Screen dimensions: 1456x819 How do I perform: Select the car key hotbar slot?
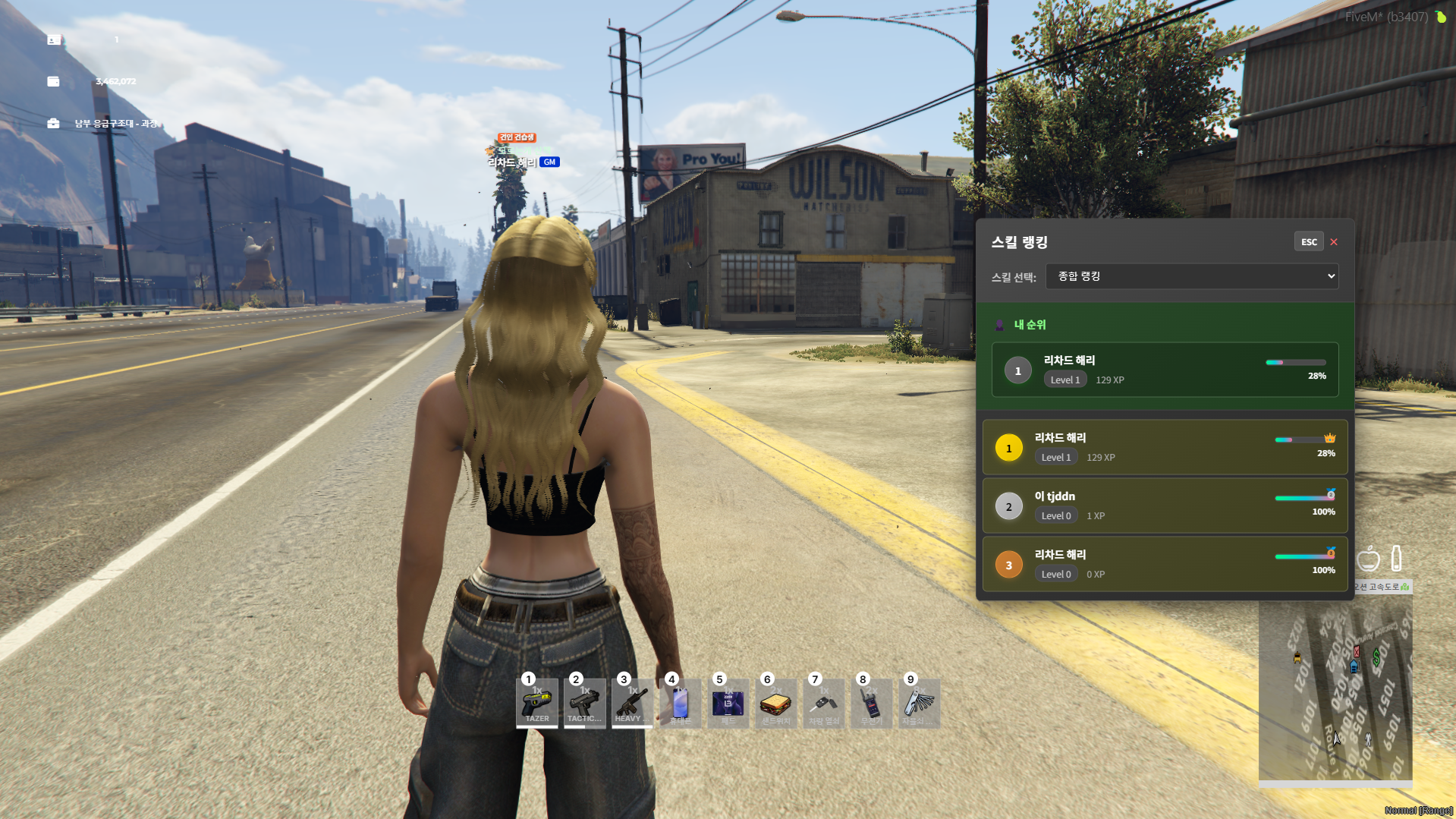823,704
